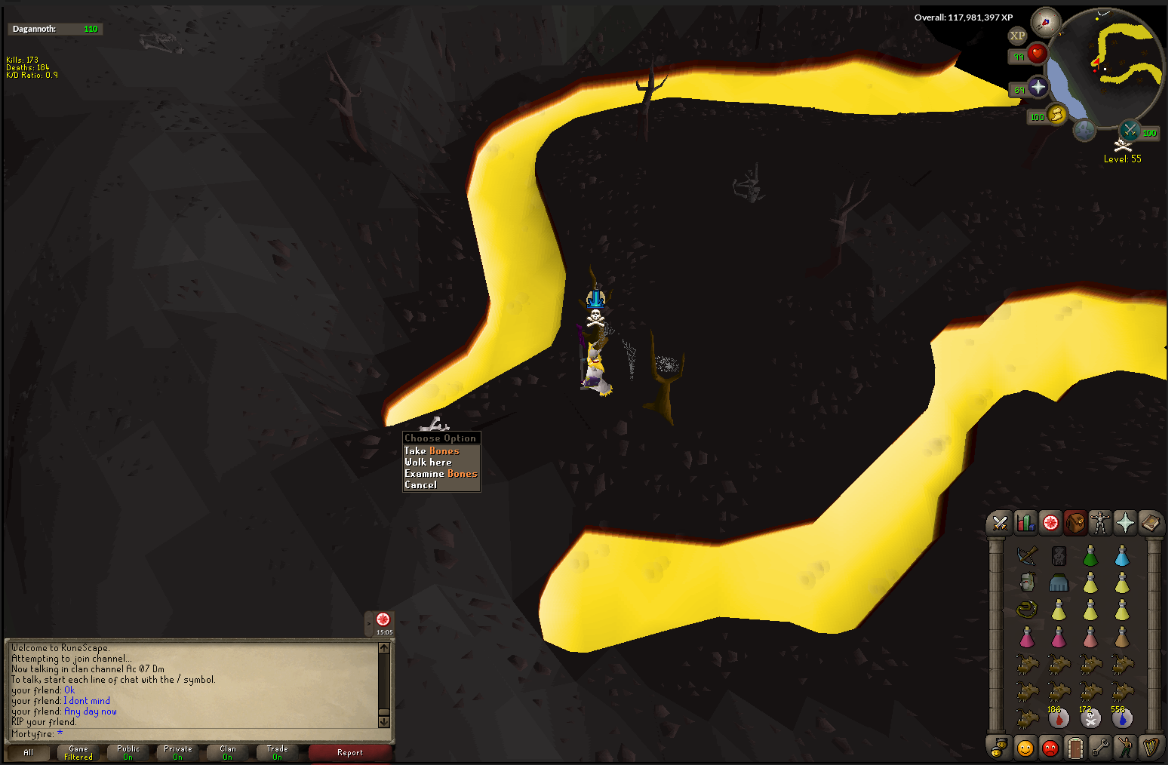Select the green potion in inventory
The width and height of the screenshot is (1168, 765).
pos(1090,555)
